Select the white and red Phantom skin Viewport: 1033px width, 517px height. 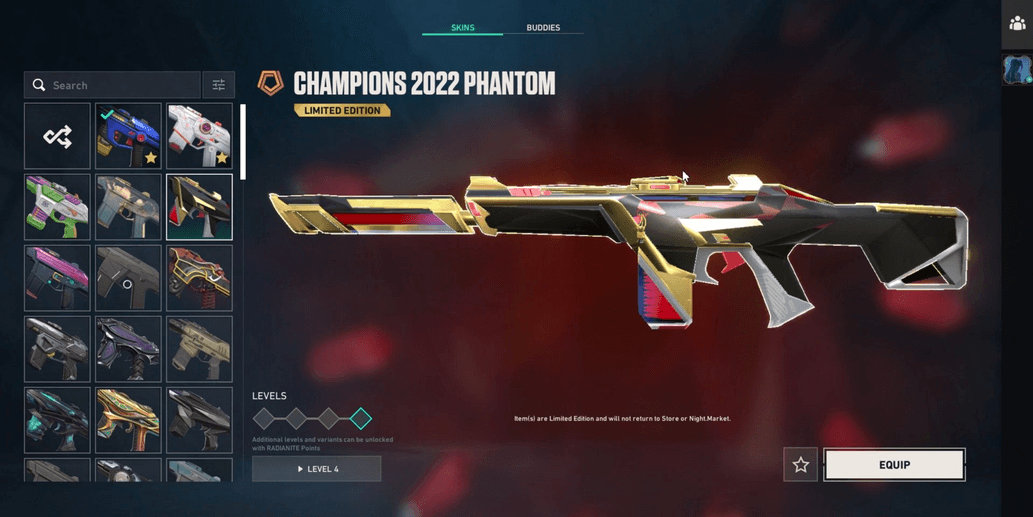(x=199, y=136)
